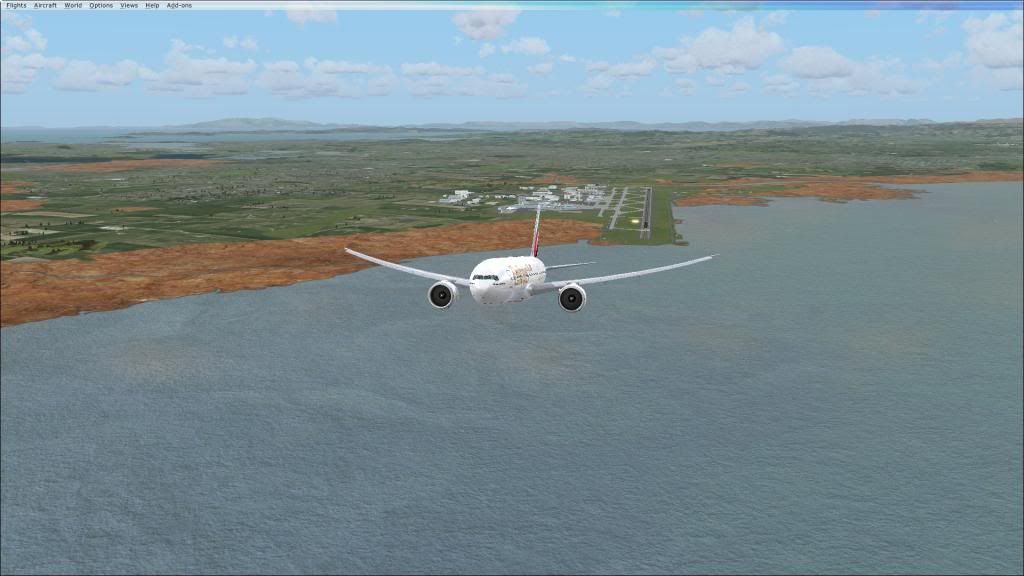The width and height of the screenshot is (1024, 576).
Task: Open the Help menu
Action: coord(152,5)
